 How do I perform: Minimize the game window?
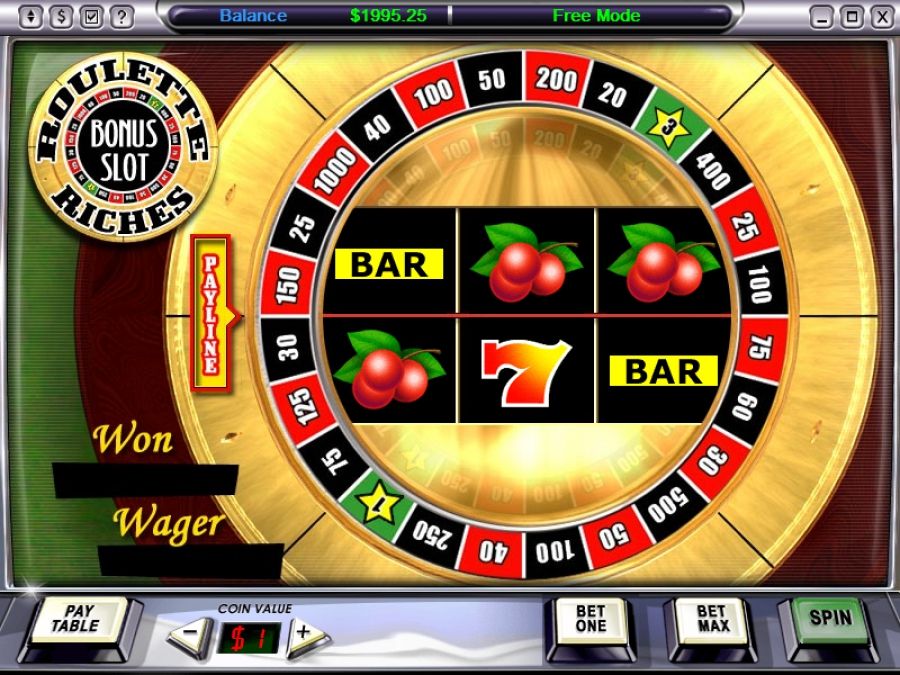click(x=823, y=16)
